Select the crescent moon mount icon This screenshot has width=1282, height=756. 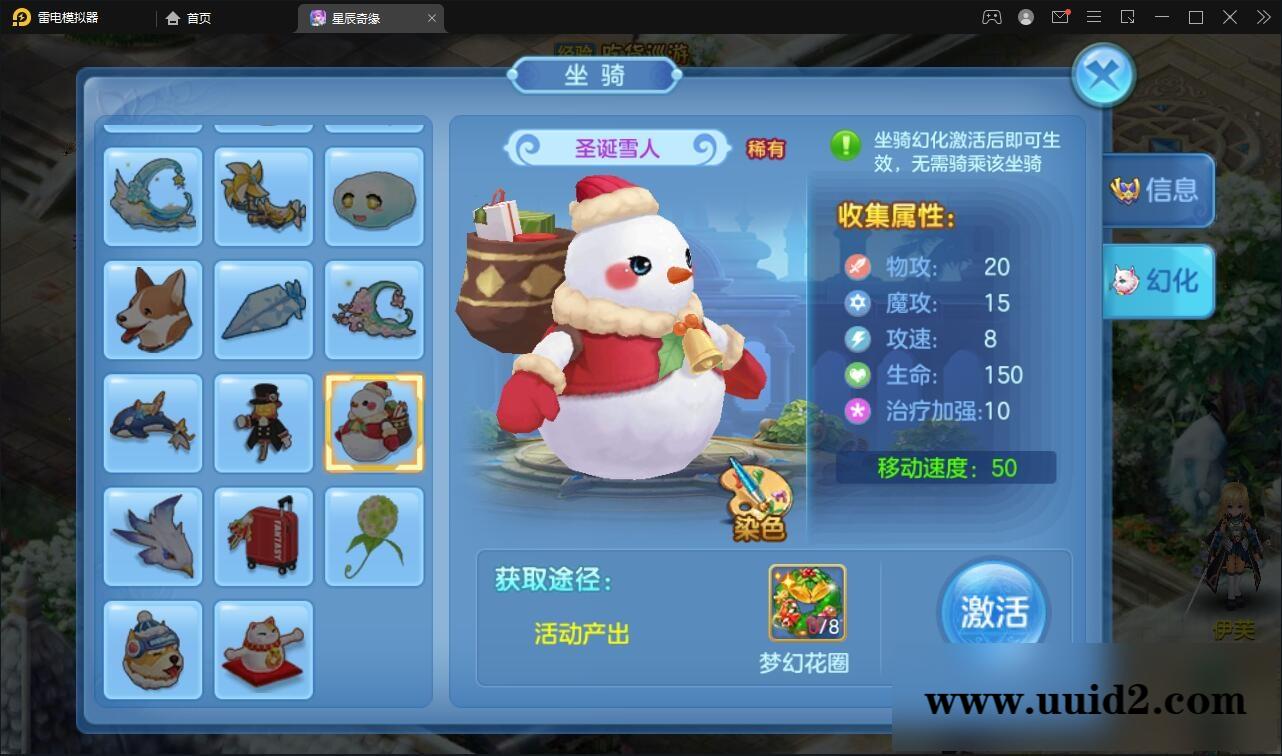[x=152, y=196]
